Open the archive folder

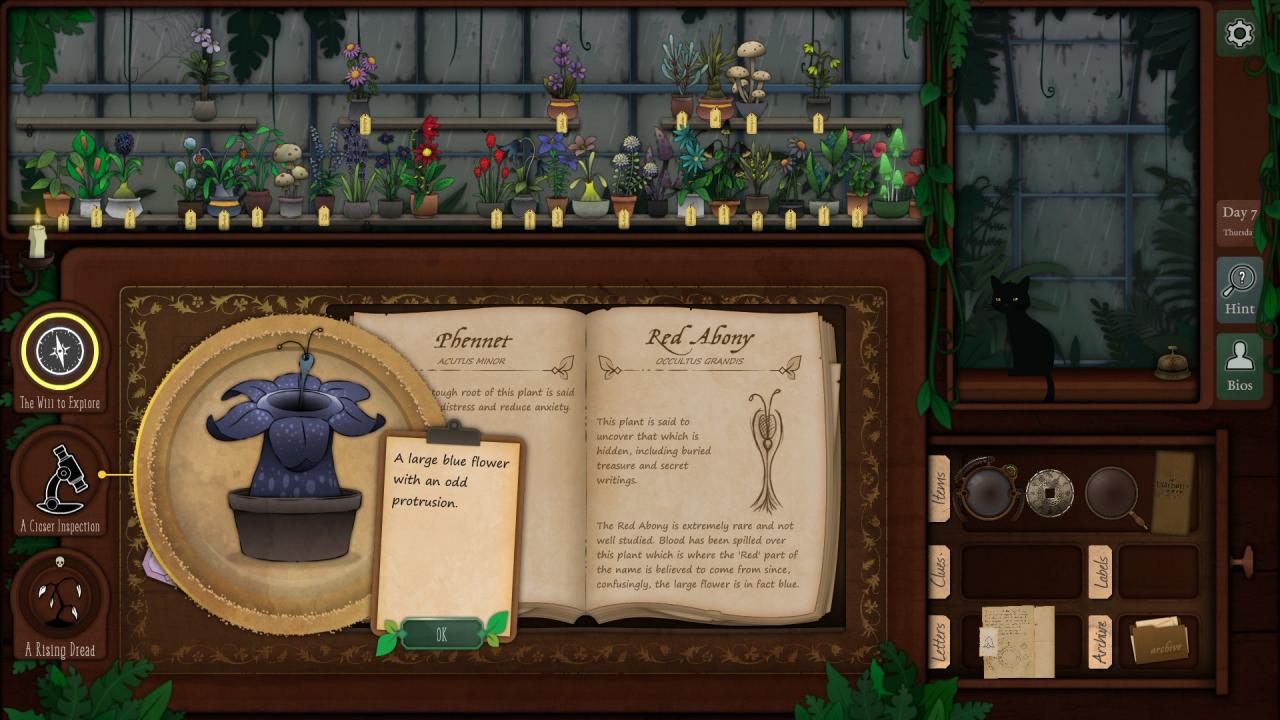coord(1158,642)
